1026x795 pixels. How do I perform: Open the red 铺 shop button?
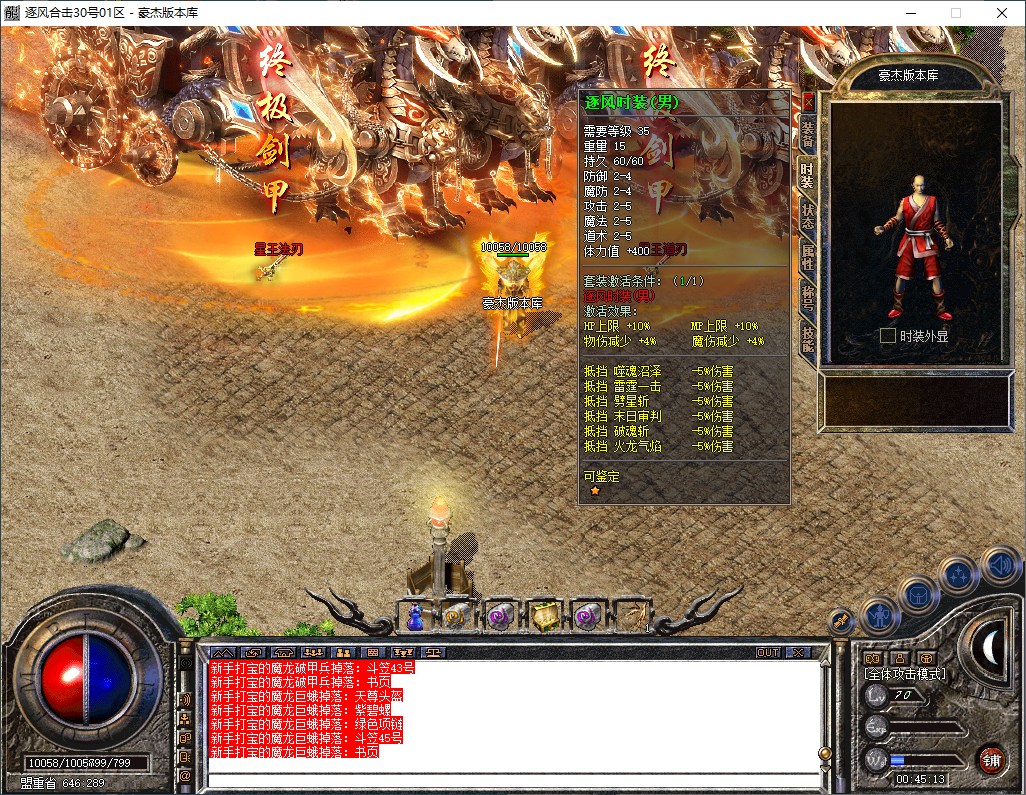pyautogui.click(x=991, y=758)
